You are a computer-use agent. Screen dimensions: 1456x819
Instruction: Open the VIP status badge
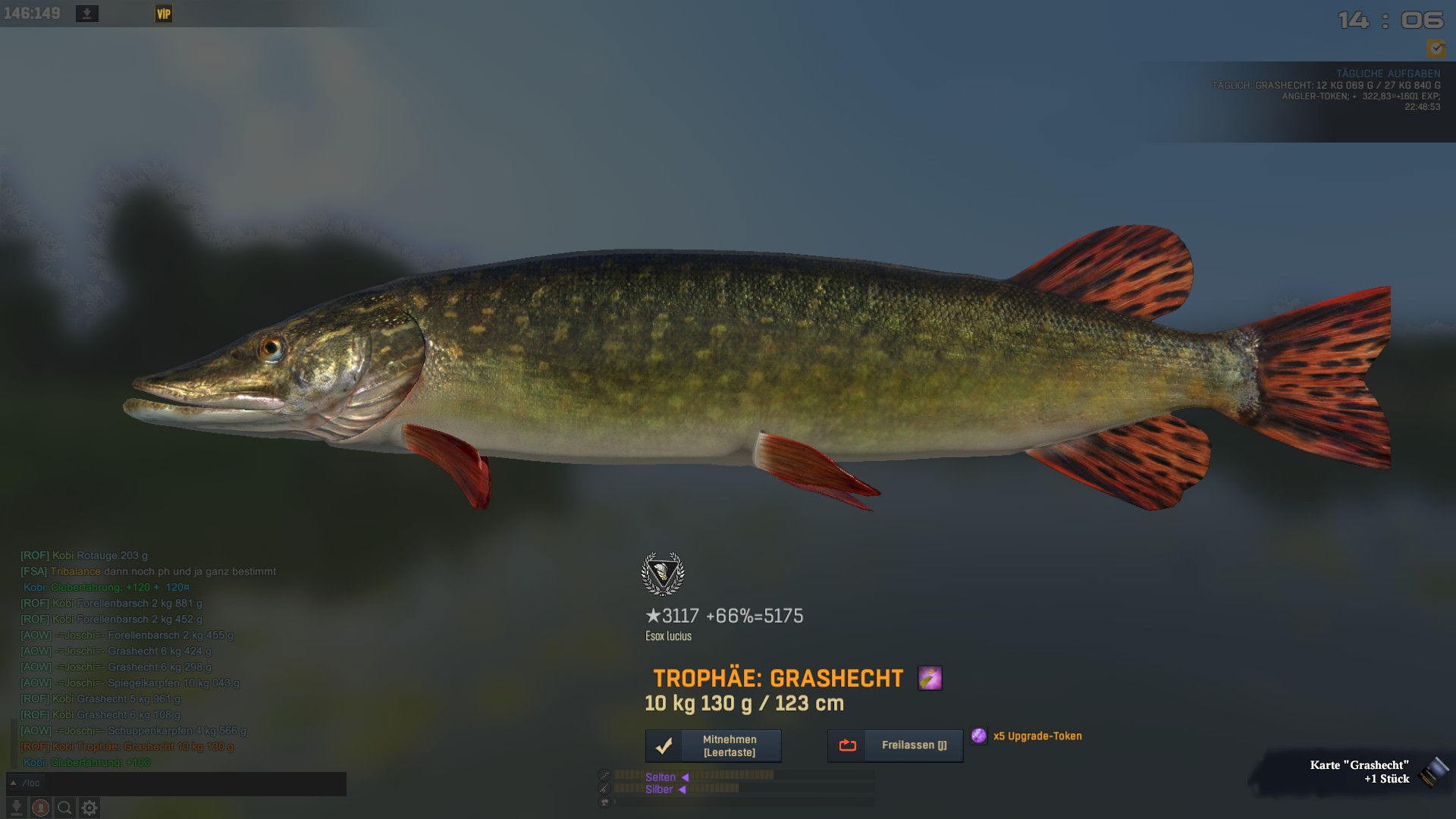[164, 14]
